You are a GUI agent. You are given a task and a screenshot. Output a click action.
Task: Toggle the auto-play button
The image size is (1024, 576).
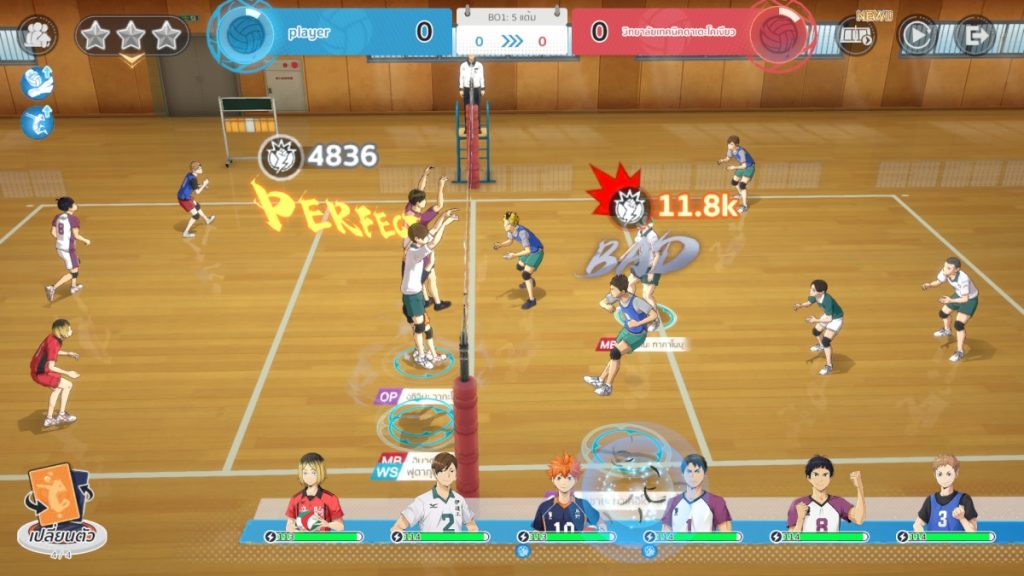(916, 36)
